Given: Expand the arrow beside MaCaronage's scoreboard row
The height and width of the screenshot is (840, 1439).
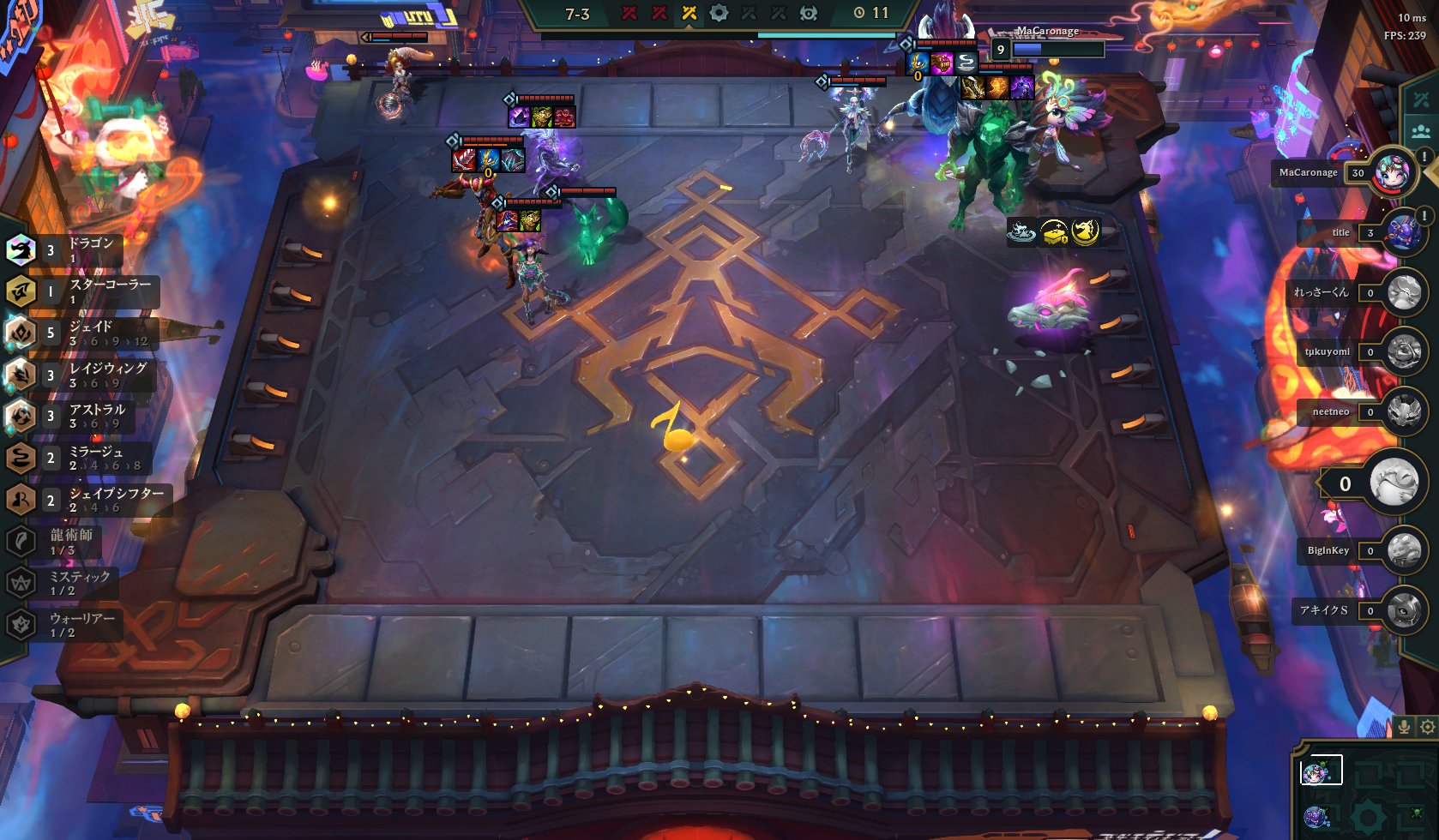Looking at the screenshot, I should [1434, 175].
